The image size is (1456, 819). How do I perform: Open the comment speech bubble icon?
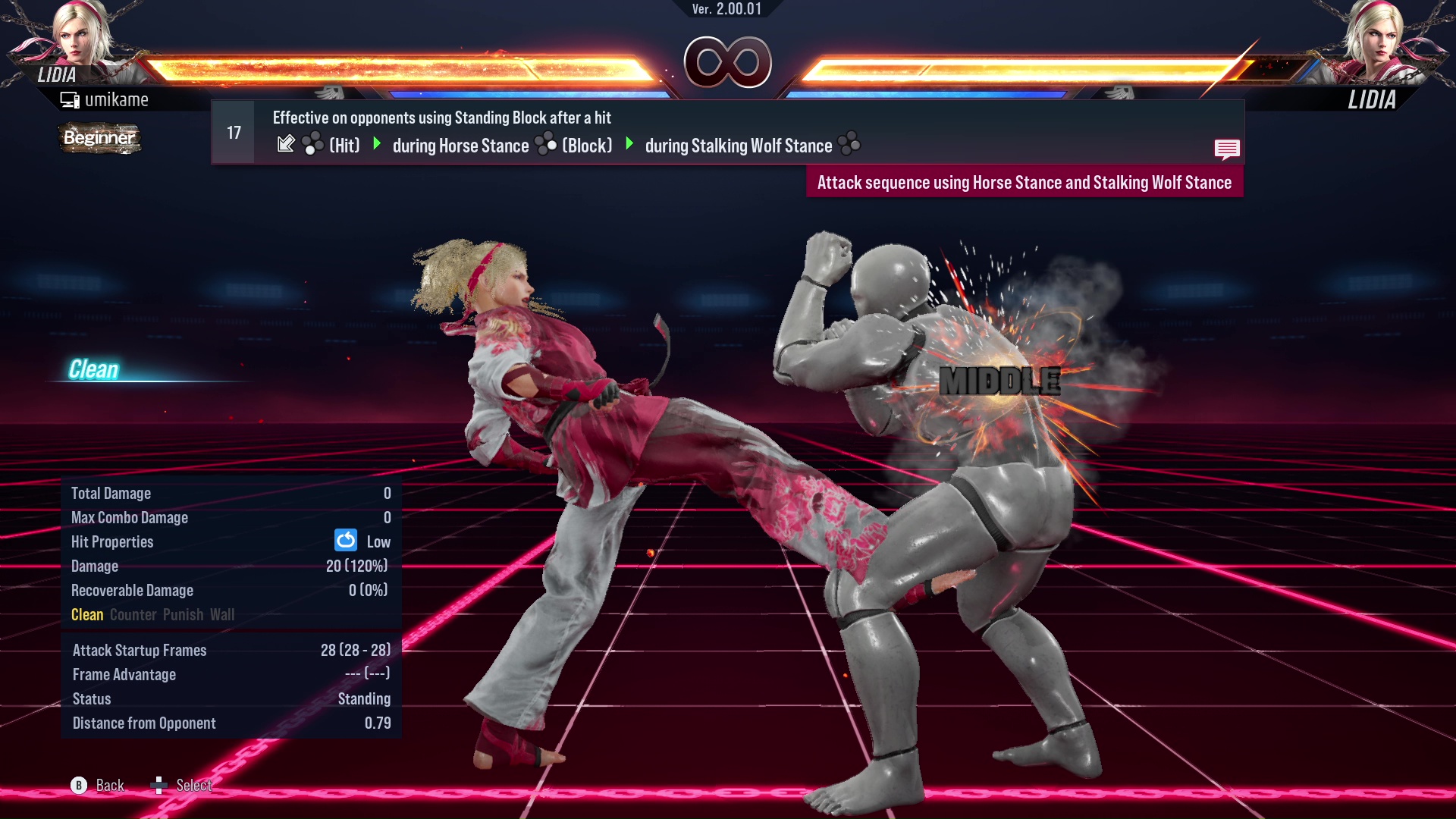[x=1228, y=149]
